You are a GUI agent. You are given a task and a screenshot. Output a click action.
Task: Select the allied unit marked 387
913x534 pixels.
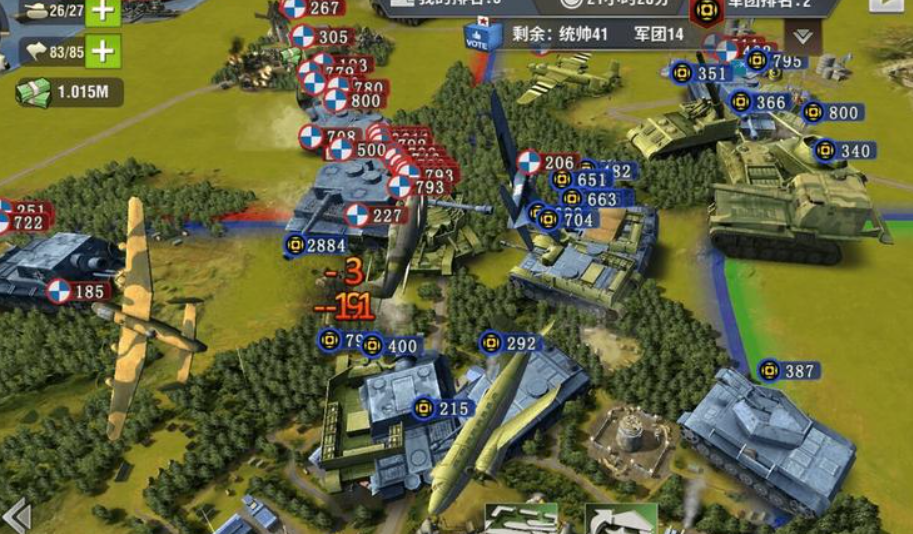coord(788,371)
